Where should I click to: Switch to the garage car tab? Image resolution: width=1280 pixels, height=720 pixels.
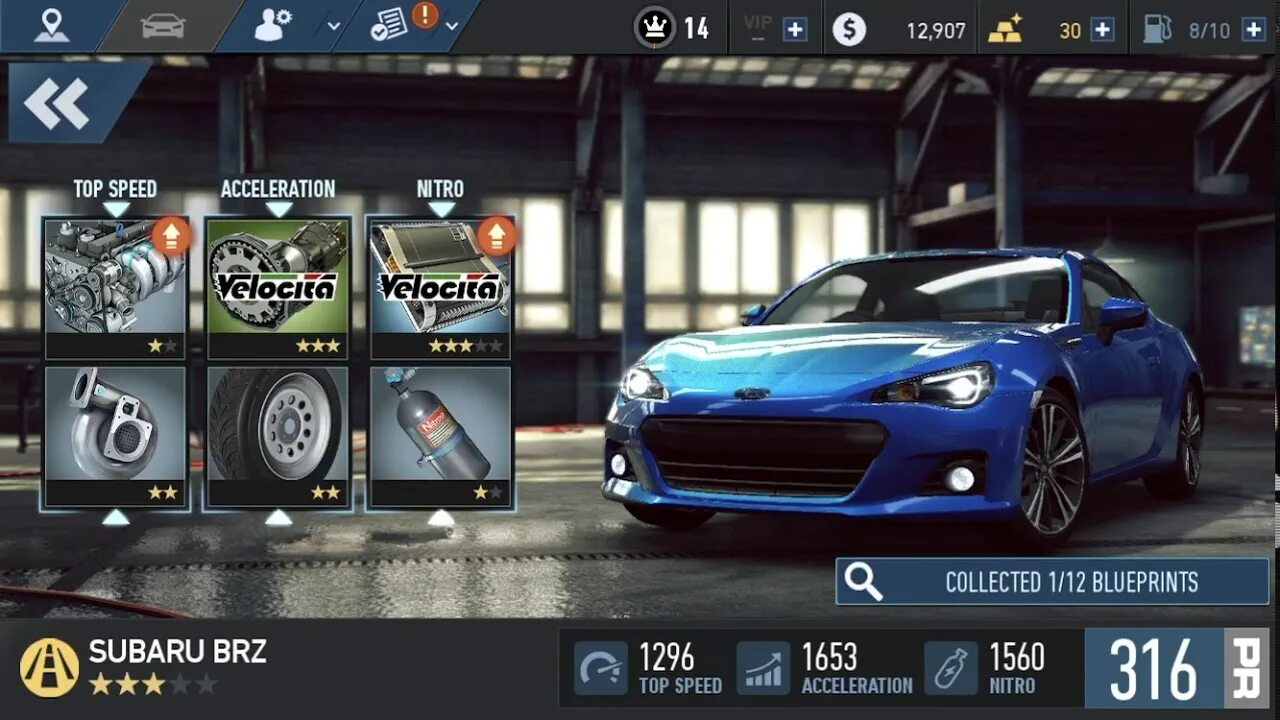163,26
